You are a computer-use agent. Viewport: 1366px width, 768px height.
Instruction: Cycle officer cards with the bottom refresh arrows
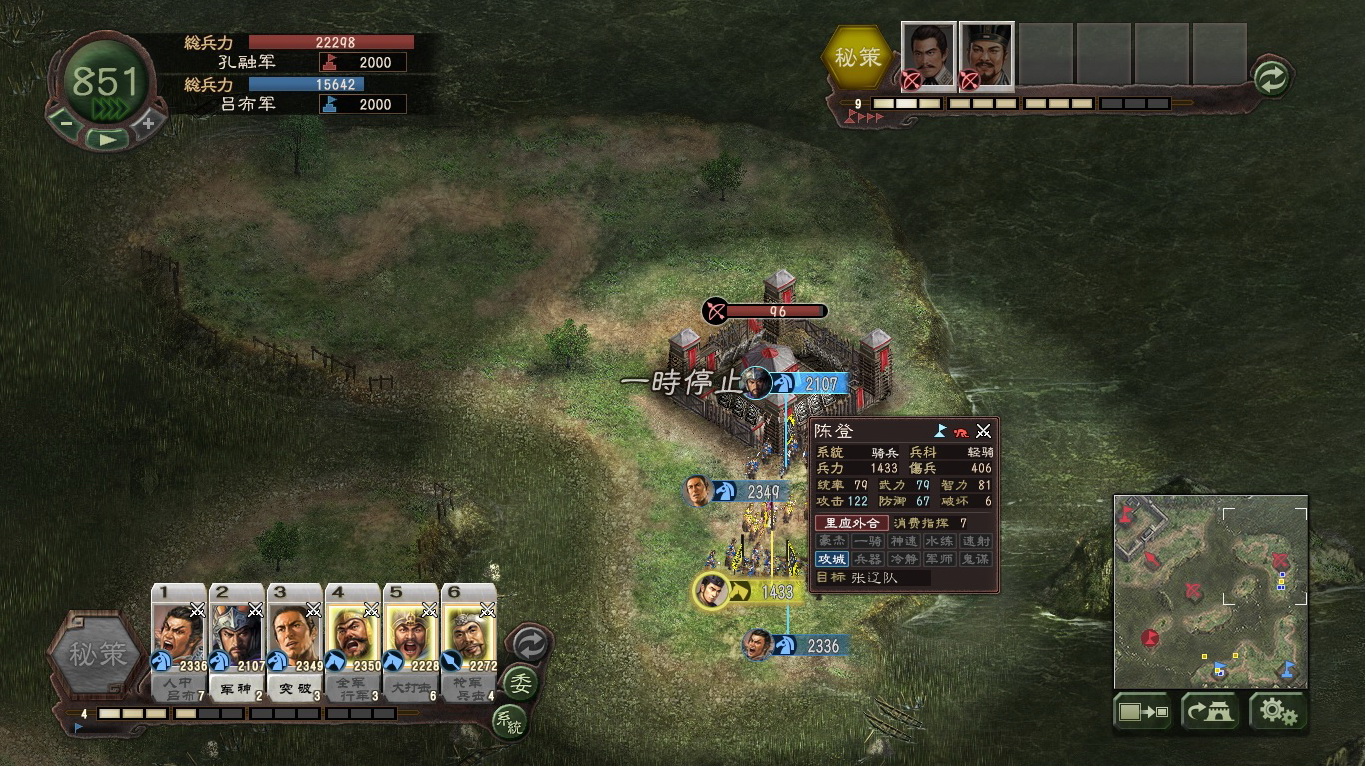point(529,645)
